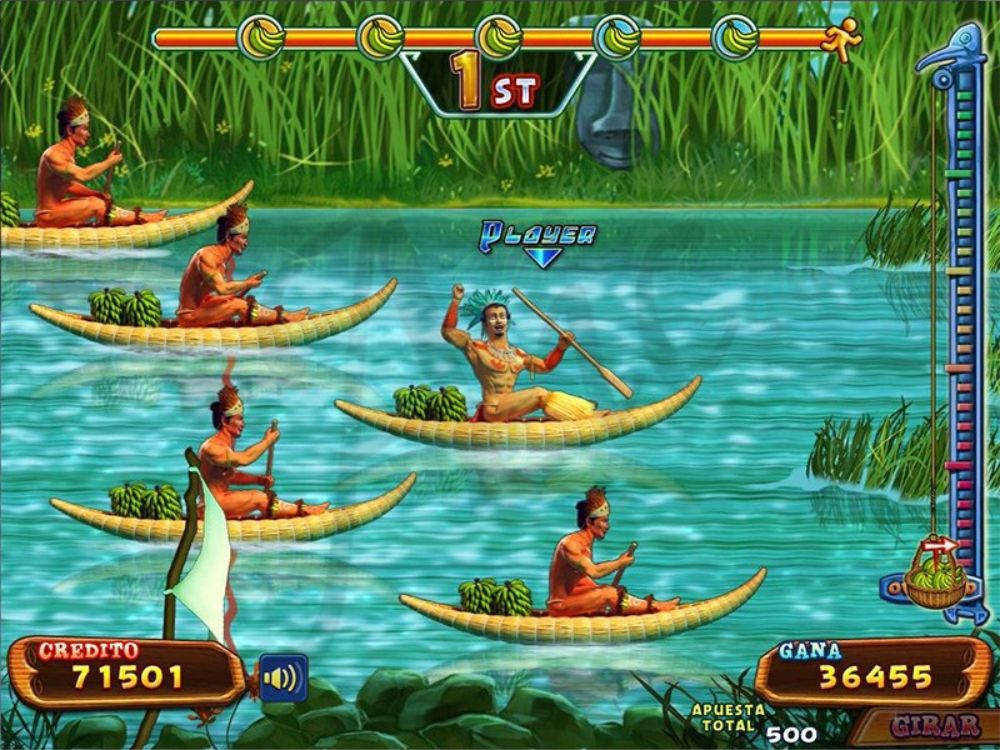Toggle the sound speaker button
Image resolution: width=1000 pixels, height=750 pixels.
click(283, 678)
